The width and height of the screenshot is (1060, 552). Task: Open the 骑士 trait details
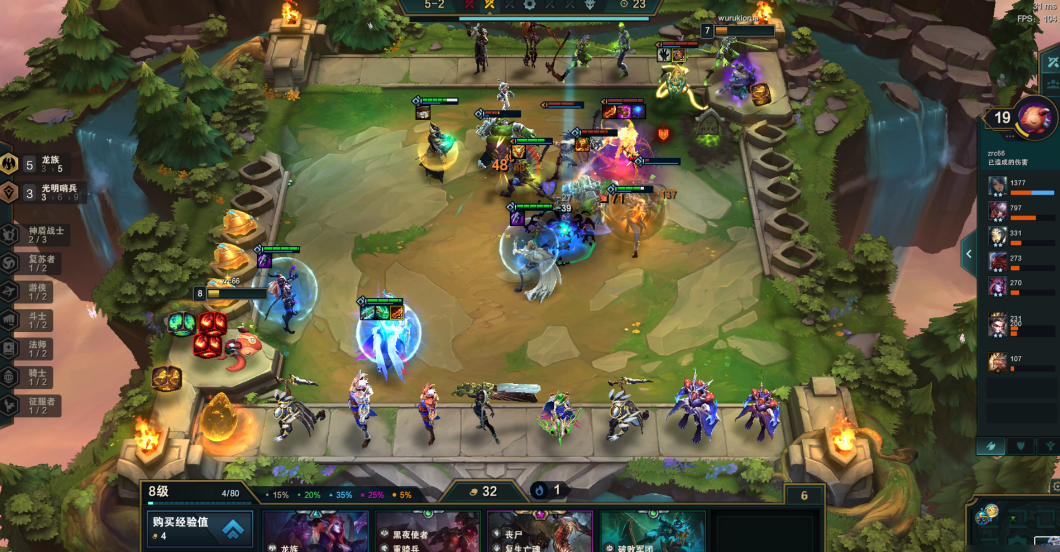point(36,378)
